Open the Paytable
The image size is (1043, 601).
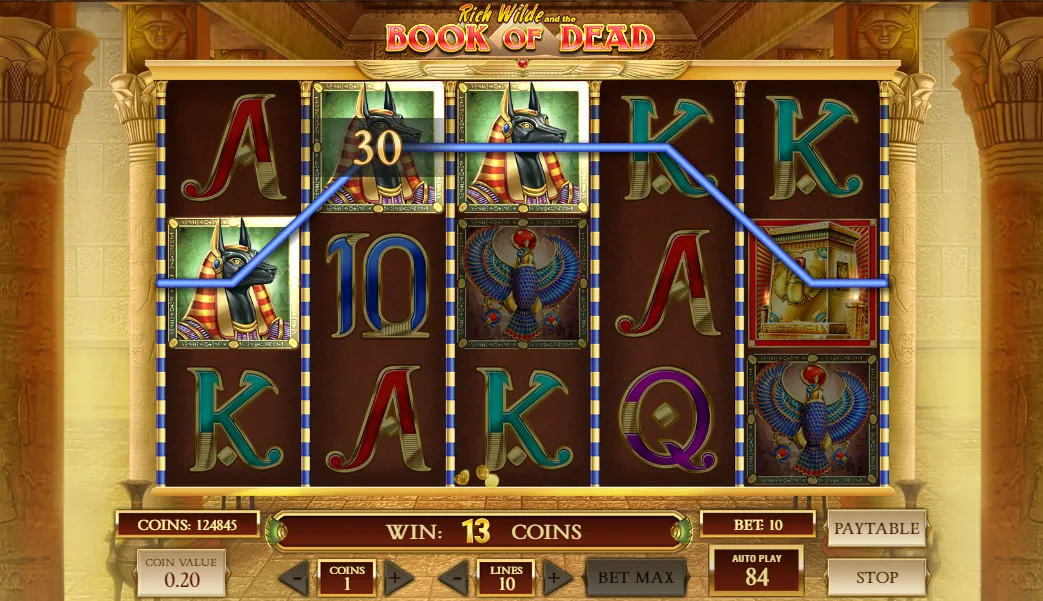876,528
